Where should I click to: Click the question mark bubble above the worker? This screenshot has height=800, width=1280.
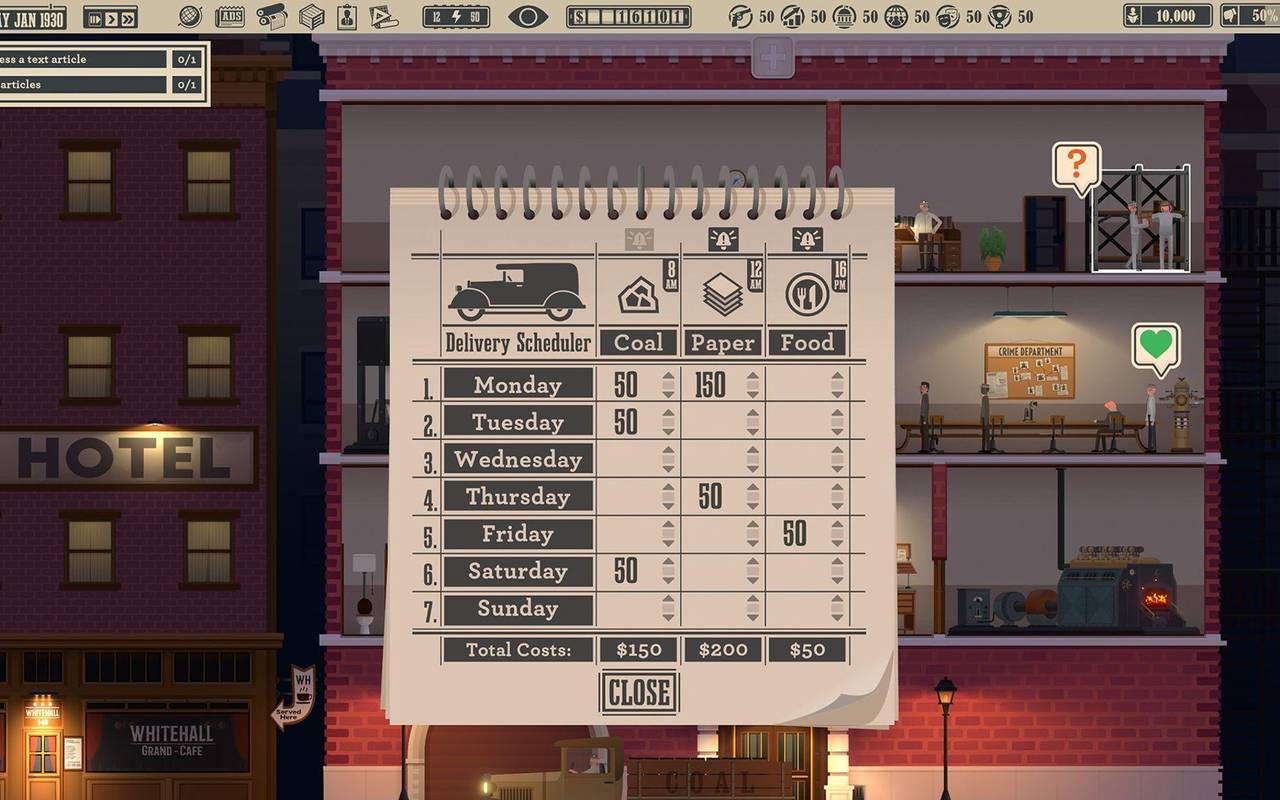tap(1076, 160)
